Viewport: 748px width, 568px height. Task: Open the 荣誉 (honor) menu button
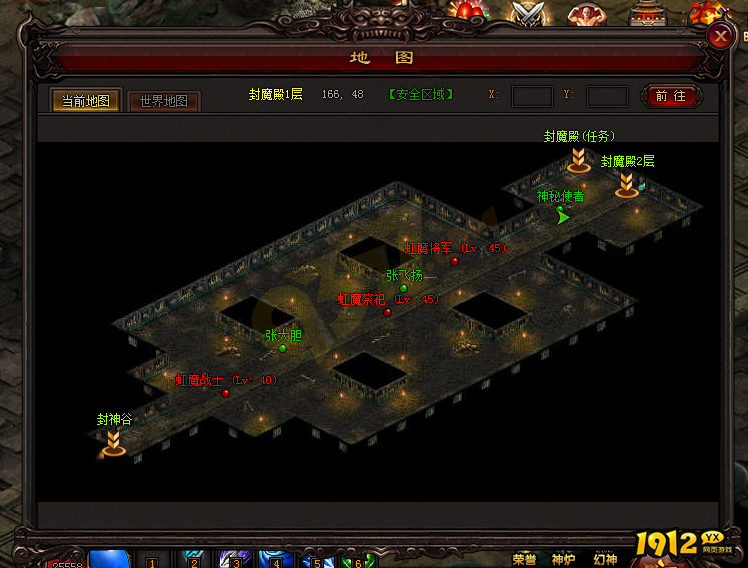tap(525, 558)
